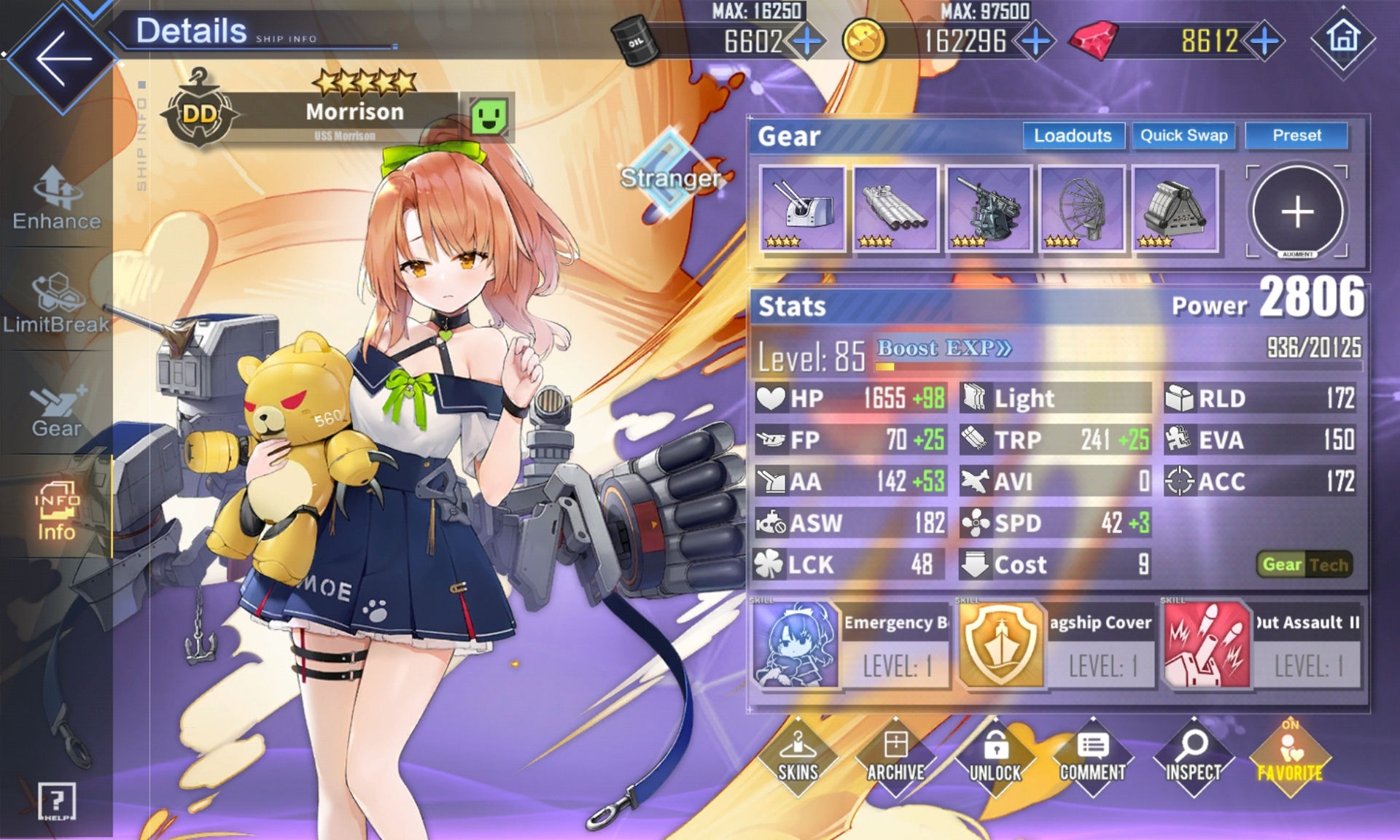The image size is (1400, 840).
Task: Switch to the LimitBreak tab
Action: (x=57, y=303)
